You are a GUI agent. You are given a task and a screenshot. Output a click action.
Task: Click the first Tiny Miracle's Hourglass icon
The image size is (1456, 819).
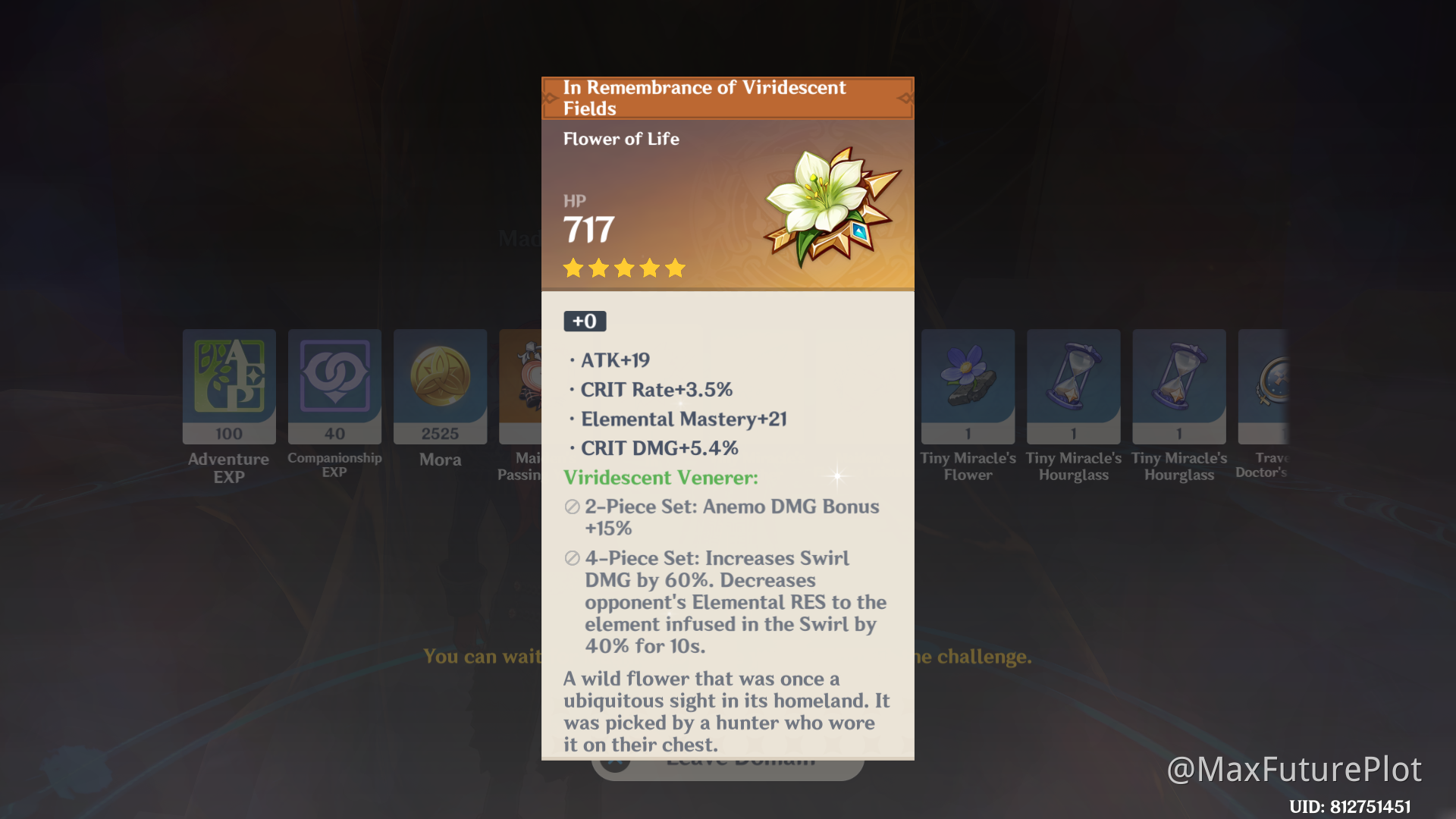point(1072,386)
